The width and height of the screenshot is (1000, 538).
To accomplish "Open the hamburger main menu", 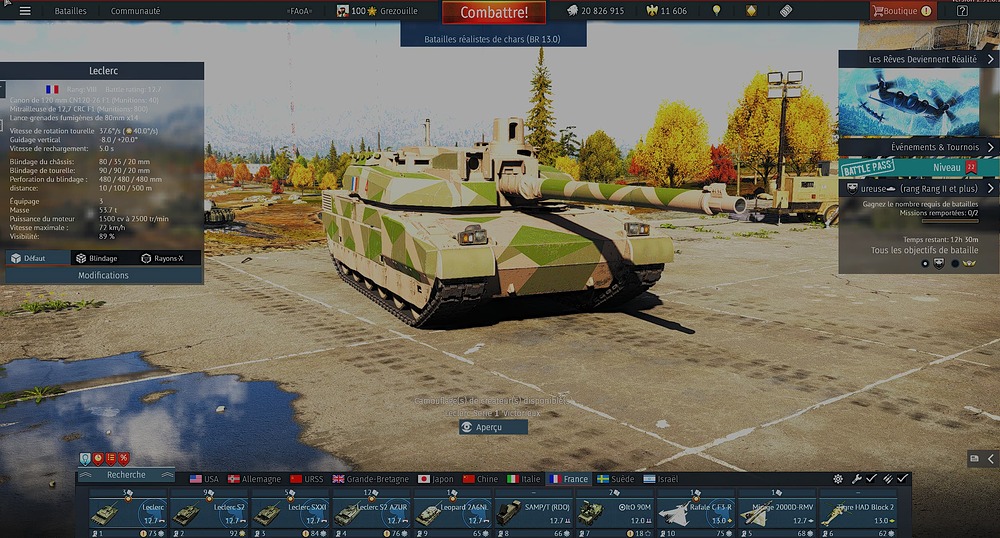I will tap(25, 11).
